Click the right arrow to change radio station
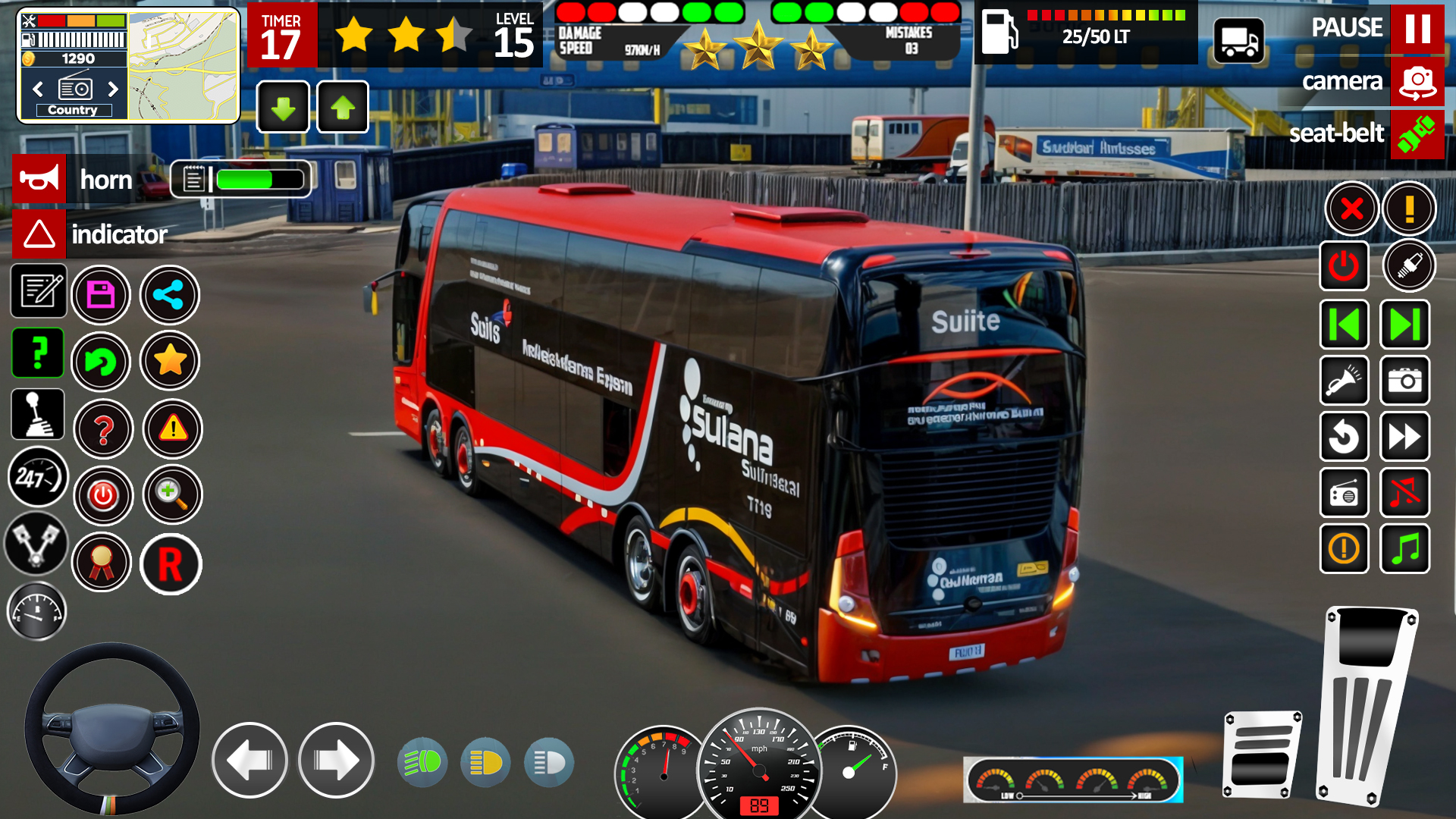 (114, 89)
